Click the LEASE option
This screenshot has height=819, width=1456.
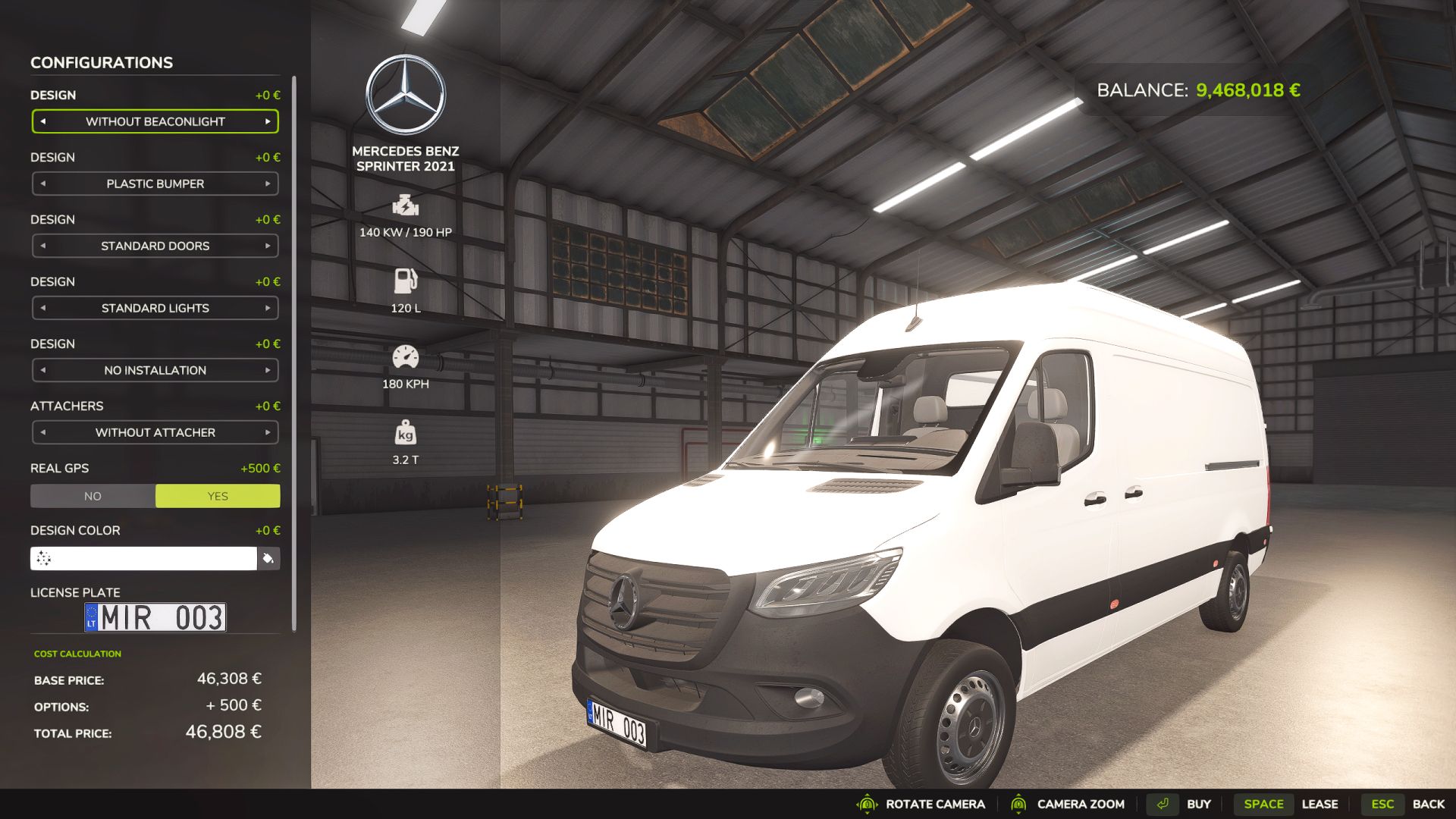pyautogui.click(x=1321, y=804)
